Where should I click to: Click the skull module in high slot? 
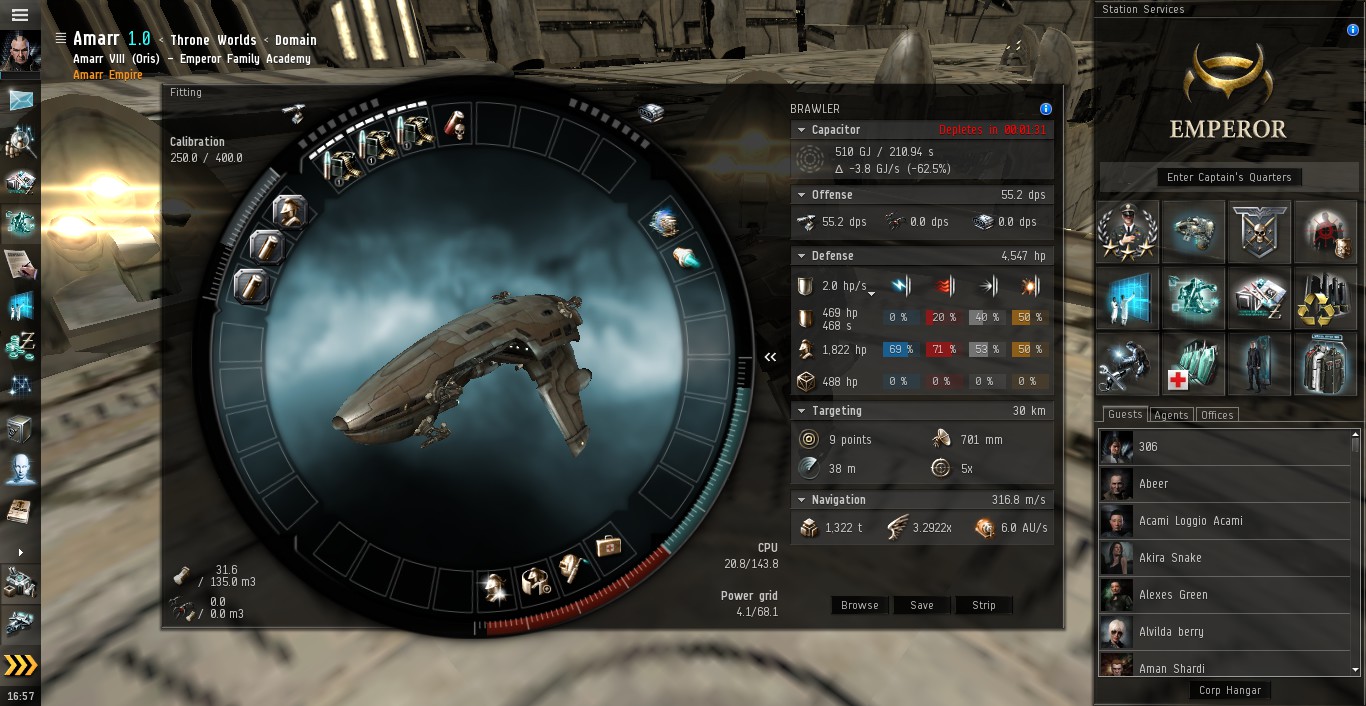click(x=456, y=126)
